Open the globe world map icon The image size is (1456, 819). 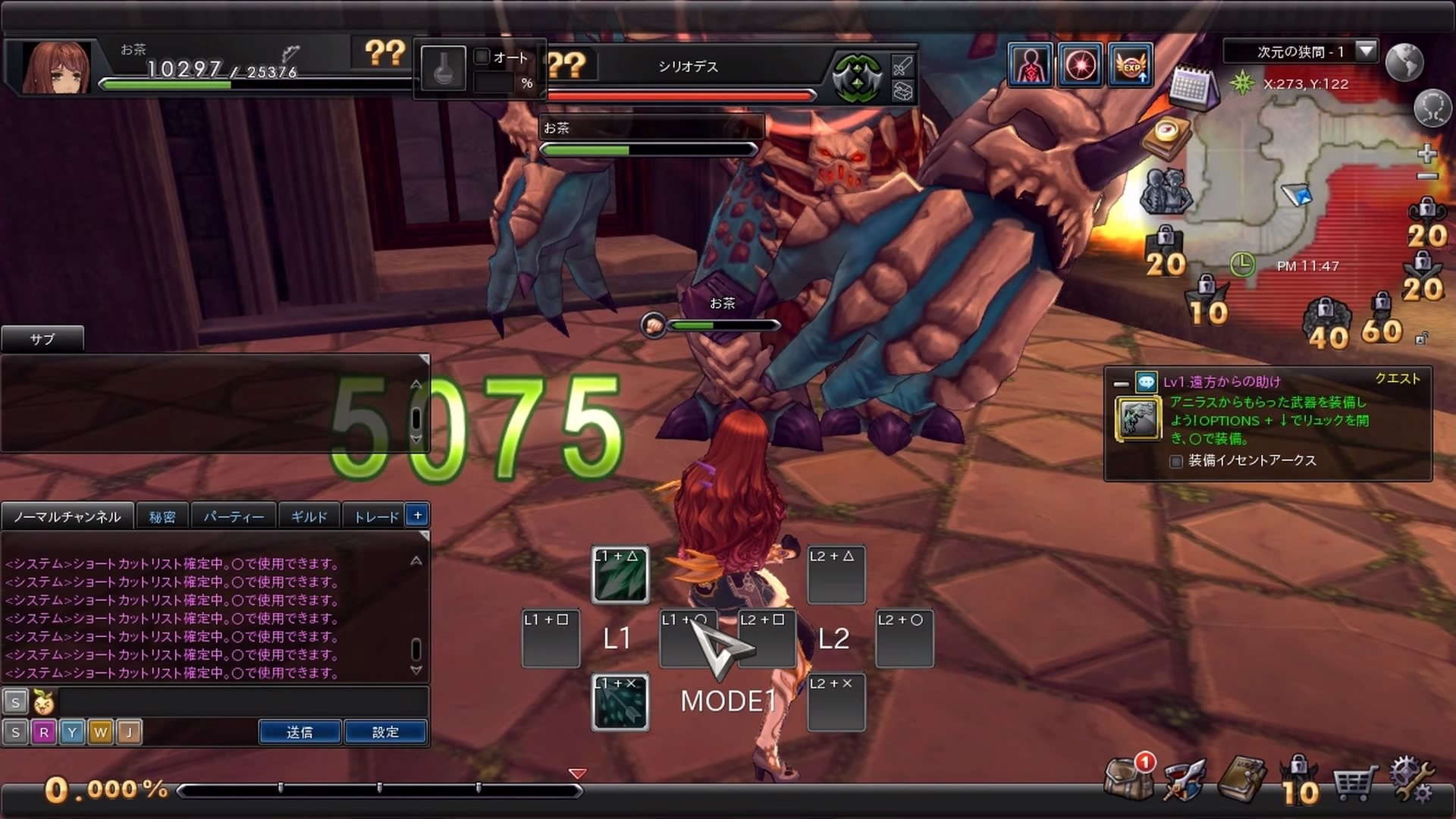1404,62
